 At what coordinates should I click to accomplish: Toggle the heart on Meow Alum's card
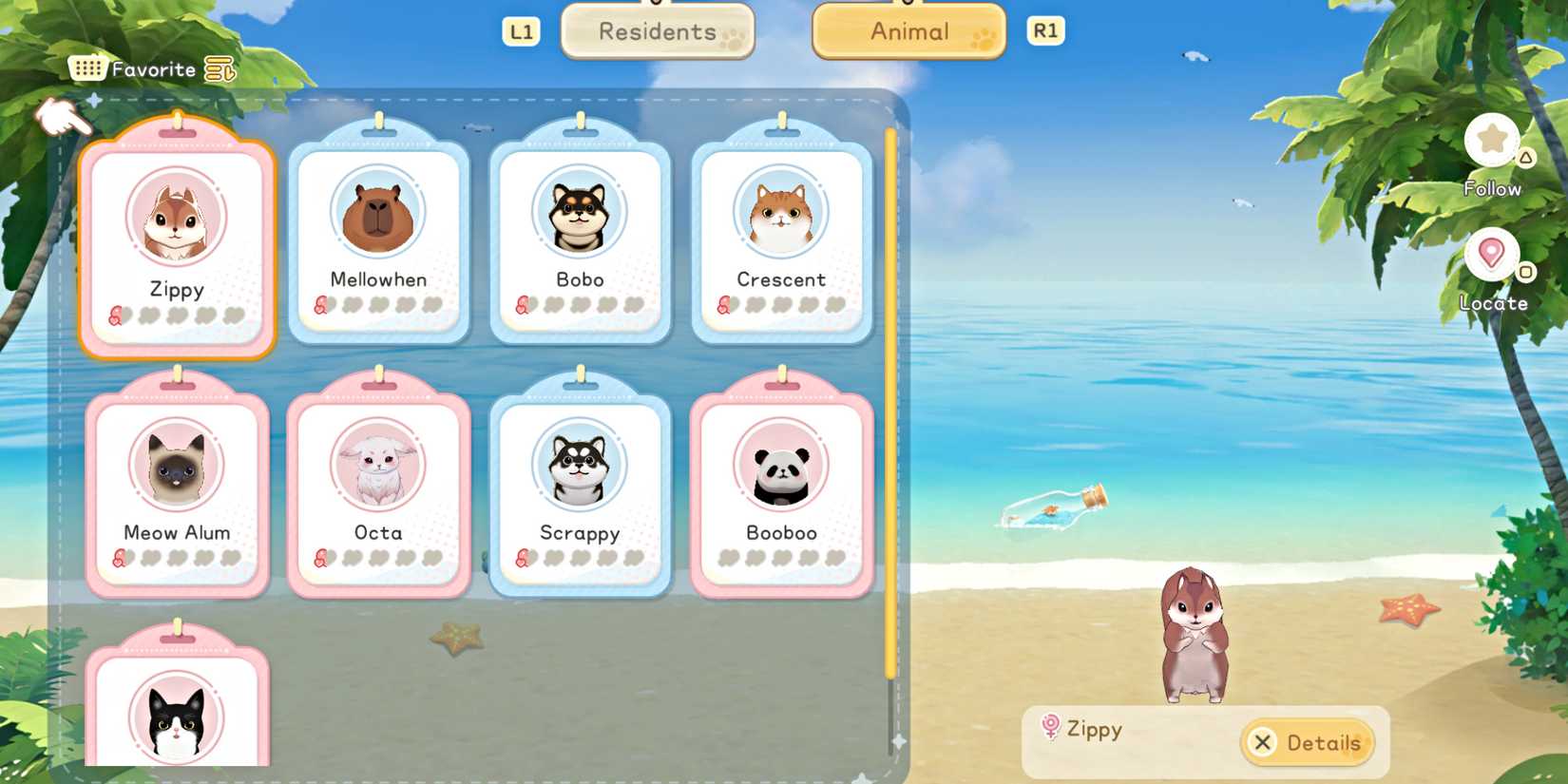point(118,560)
